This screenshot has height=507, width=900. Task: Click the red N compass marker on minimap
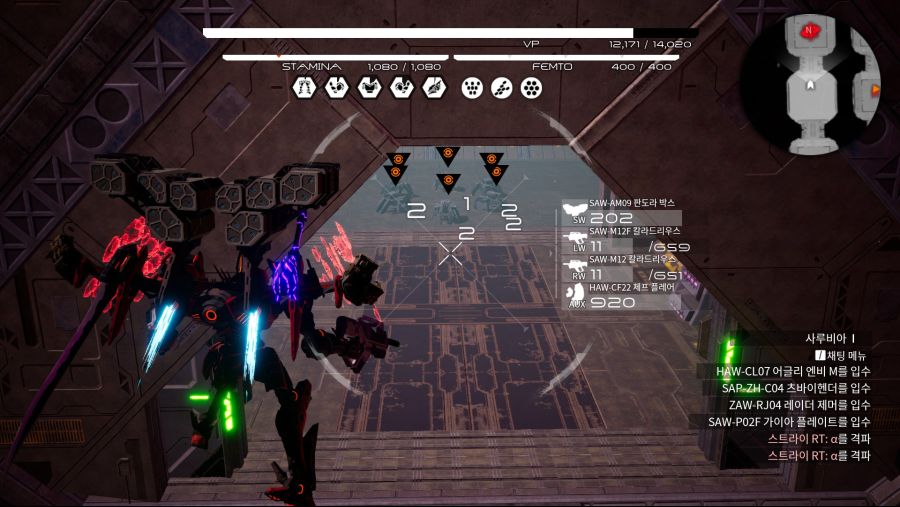(x=808, y=31)
